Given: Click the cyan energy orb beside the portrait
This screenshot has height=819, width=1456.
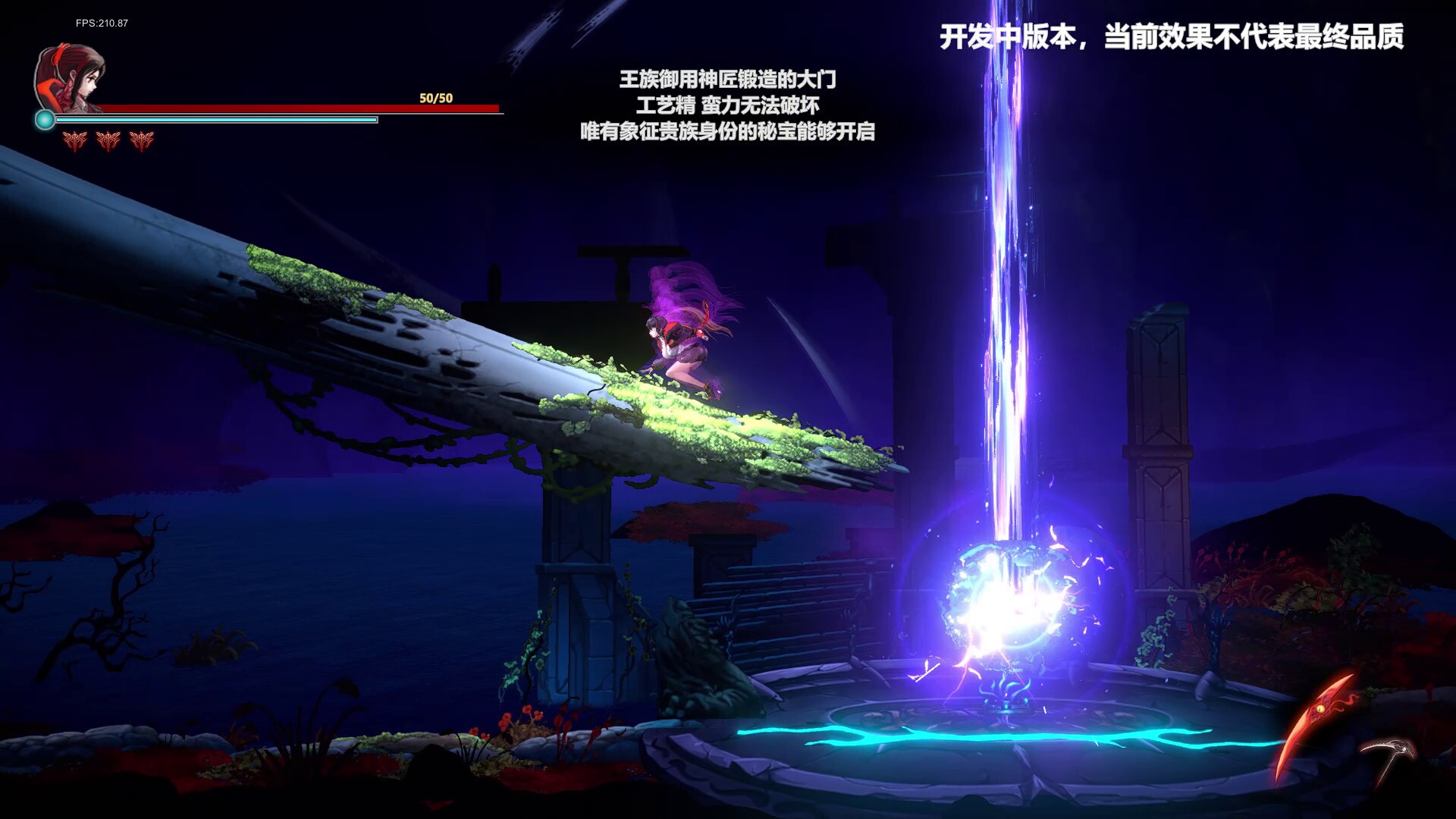Looking at the screenshot, I should [45, 118].
